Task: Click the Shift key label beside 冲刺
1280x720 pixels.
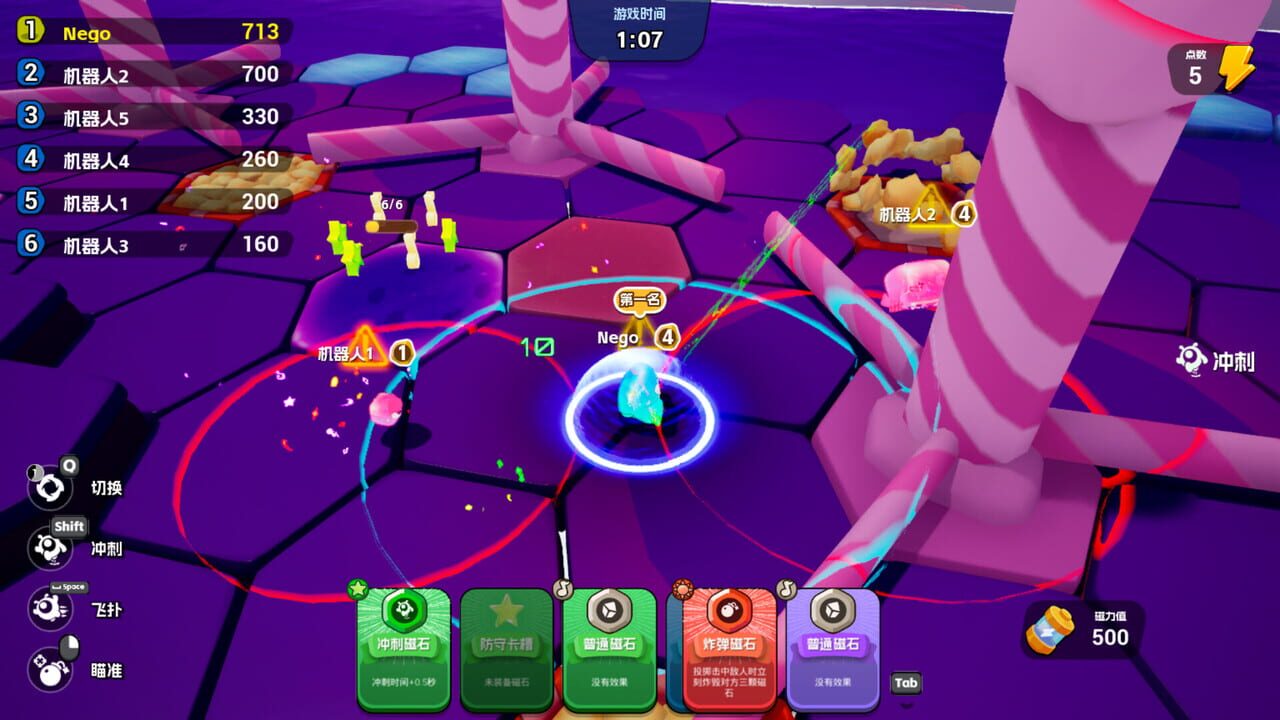Action: coord(72,525)
